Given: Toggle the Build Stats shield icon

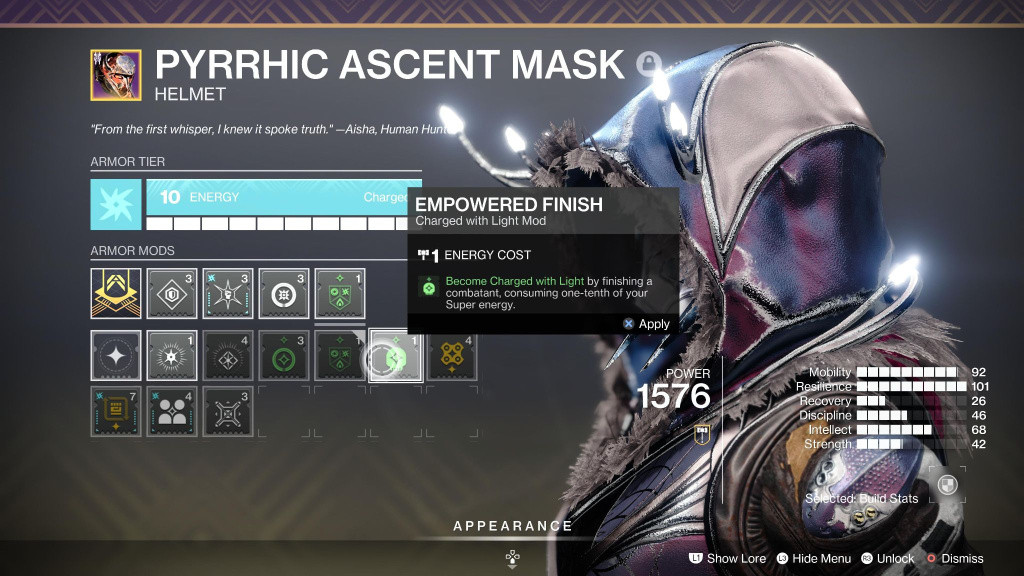Looking at the screenshot, I should tap(948, 486).
